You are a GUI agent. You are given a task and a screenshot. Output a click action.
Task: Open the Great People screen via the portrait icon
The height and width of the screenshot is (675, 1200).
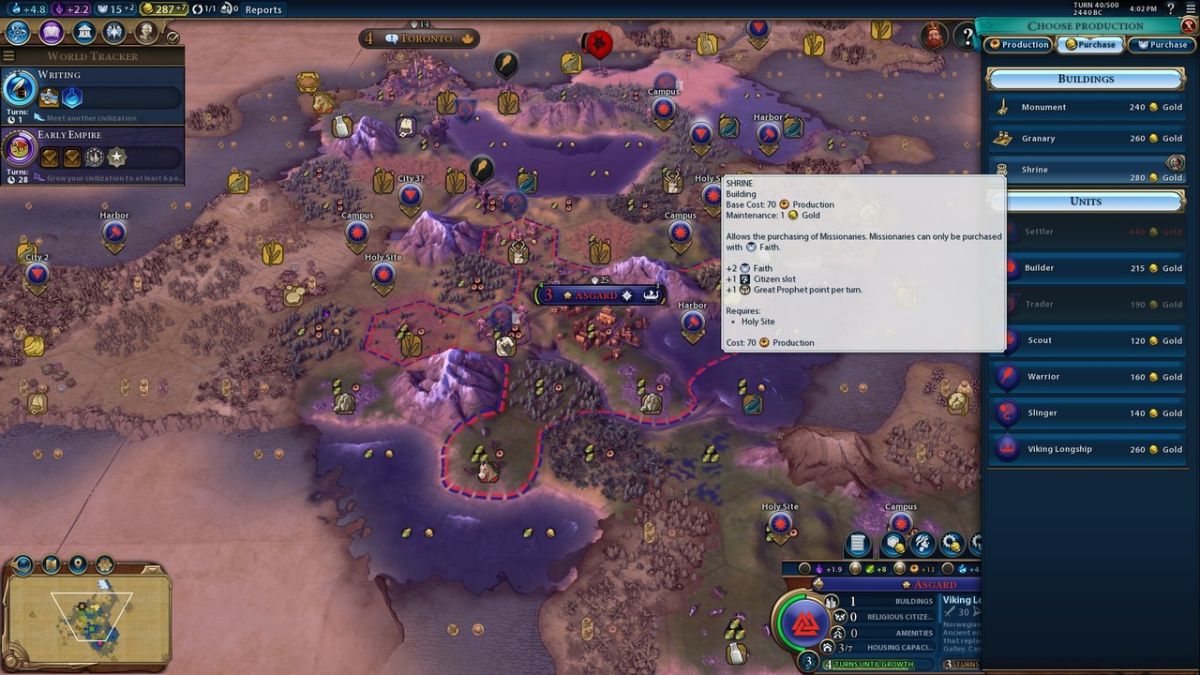146,32
